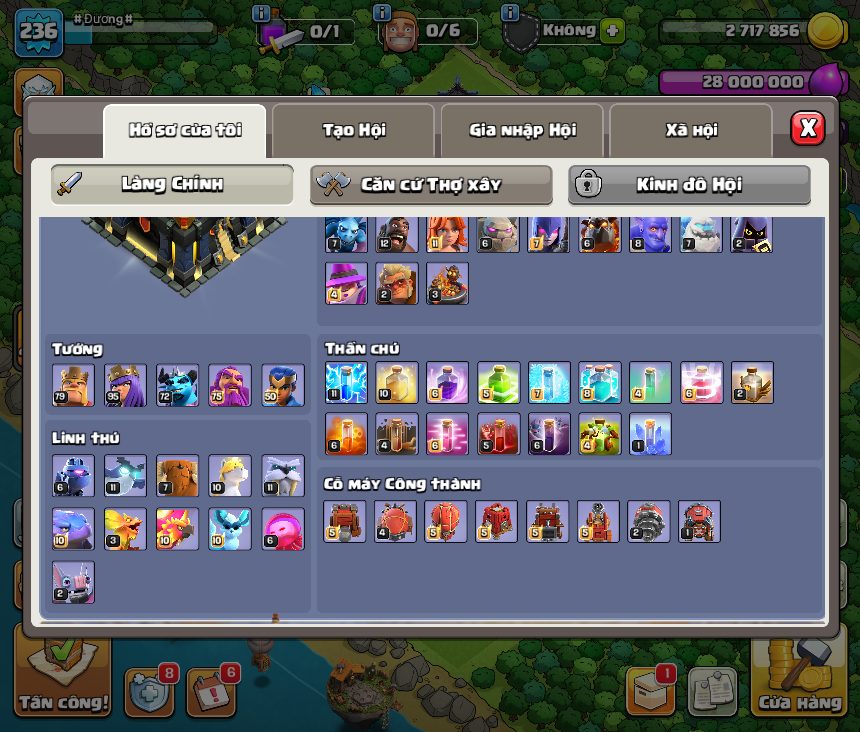This screenshot has width=860, height=732.
Task: Open the Gia nhập Hội tab
Action: [x=521, y=130]
